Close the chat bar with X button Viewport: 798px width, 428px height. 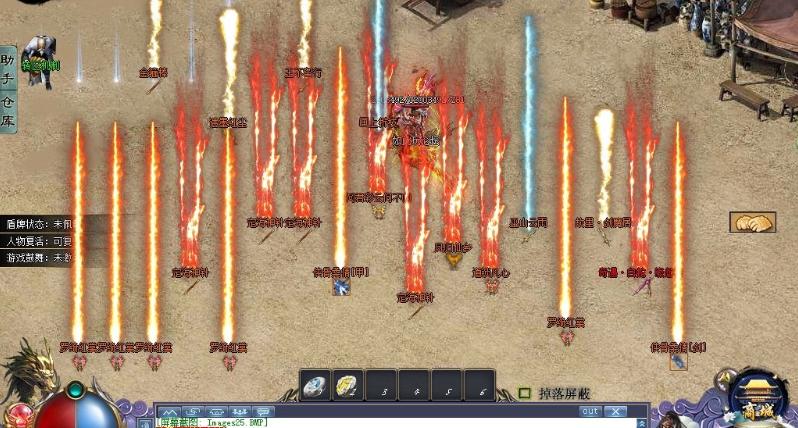click(616, 411)
